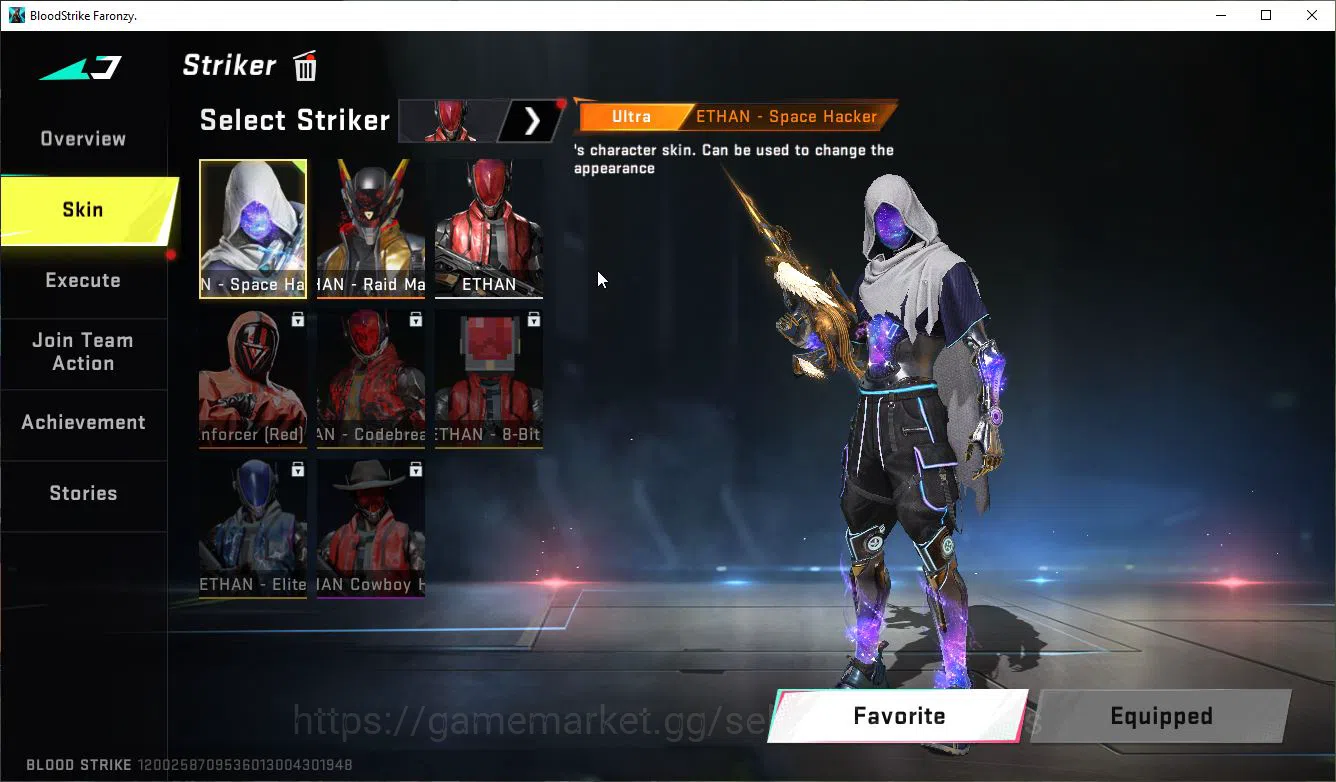Image resolution: width=1336 pixels, height=782 pixels.
Task: Open the Execute tab
Action: (82, 280)
